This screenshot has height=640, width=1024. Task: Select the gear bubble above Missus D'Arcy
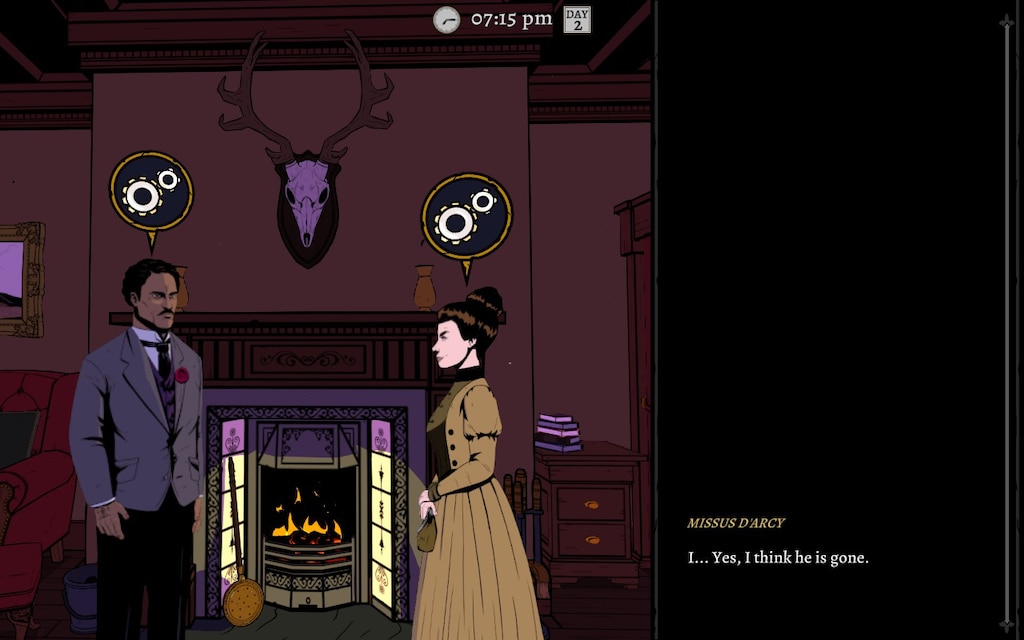(466, 216)
